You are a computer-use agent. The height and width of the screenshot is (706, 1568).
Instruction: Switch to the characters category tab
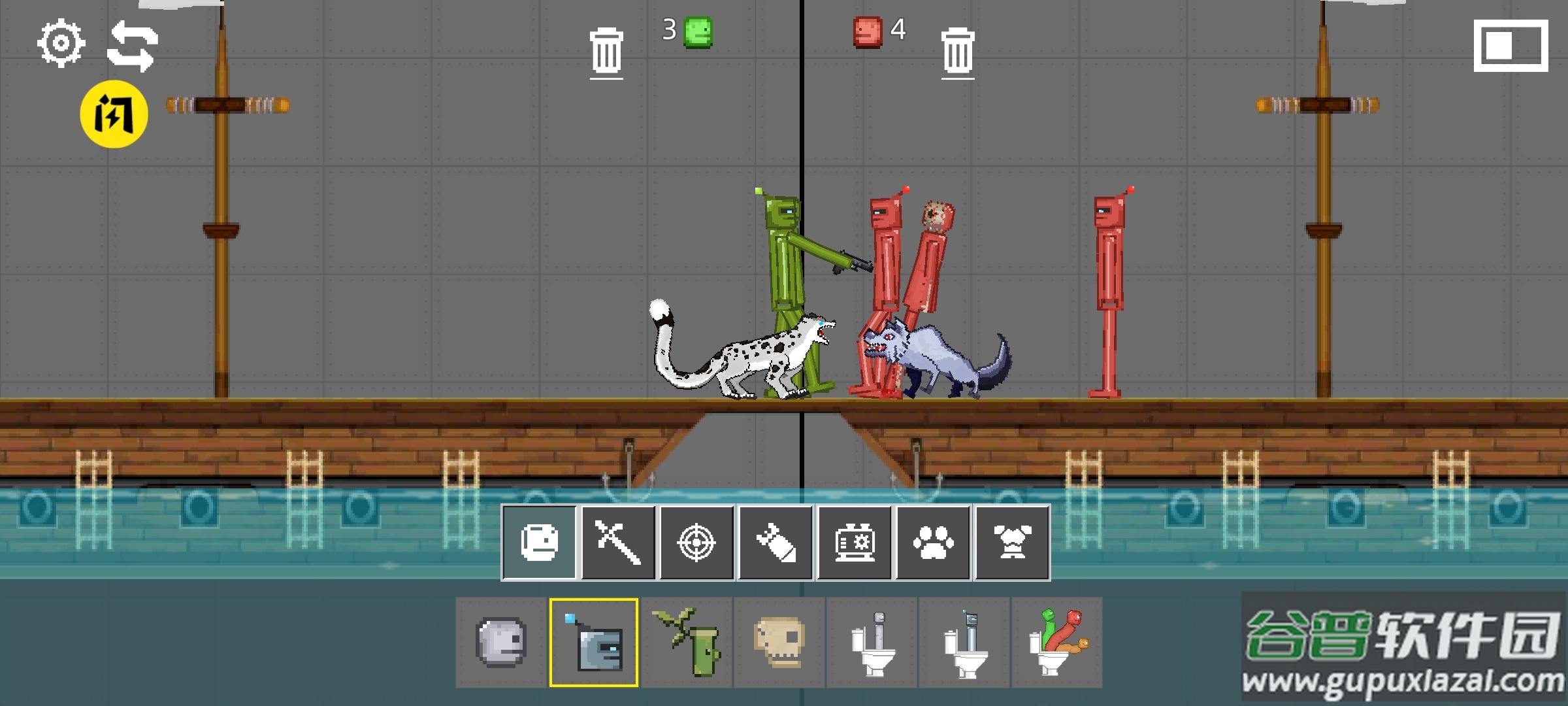coord(540,543)
